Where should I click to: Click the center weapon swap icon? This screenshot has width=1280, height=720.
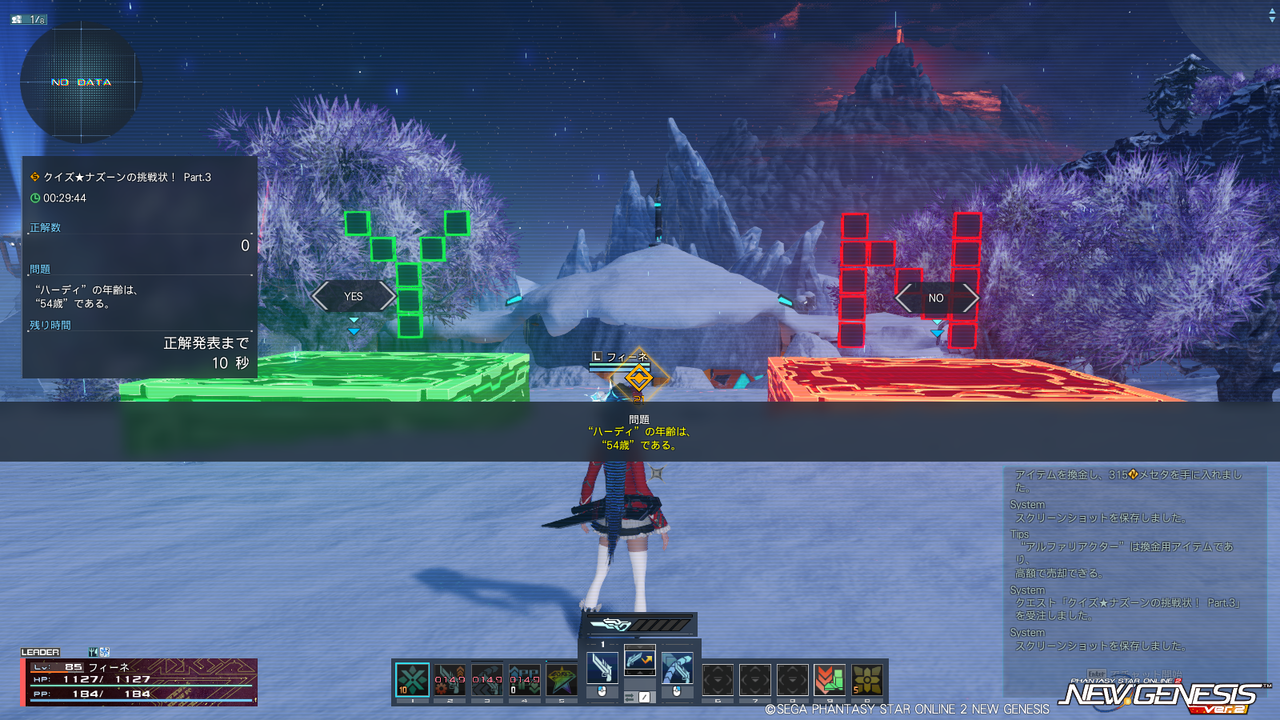point(640,660)
